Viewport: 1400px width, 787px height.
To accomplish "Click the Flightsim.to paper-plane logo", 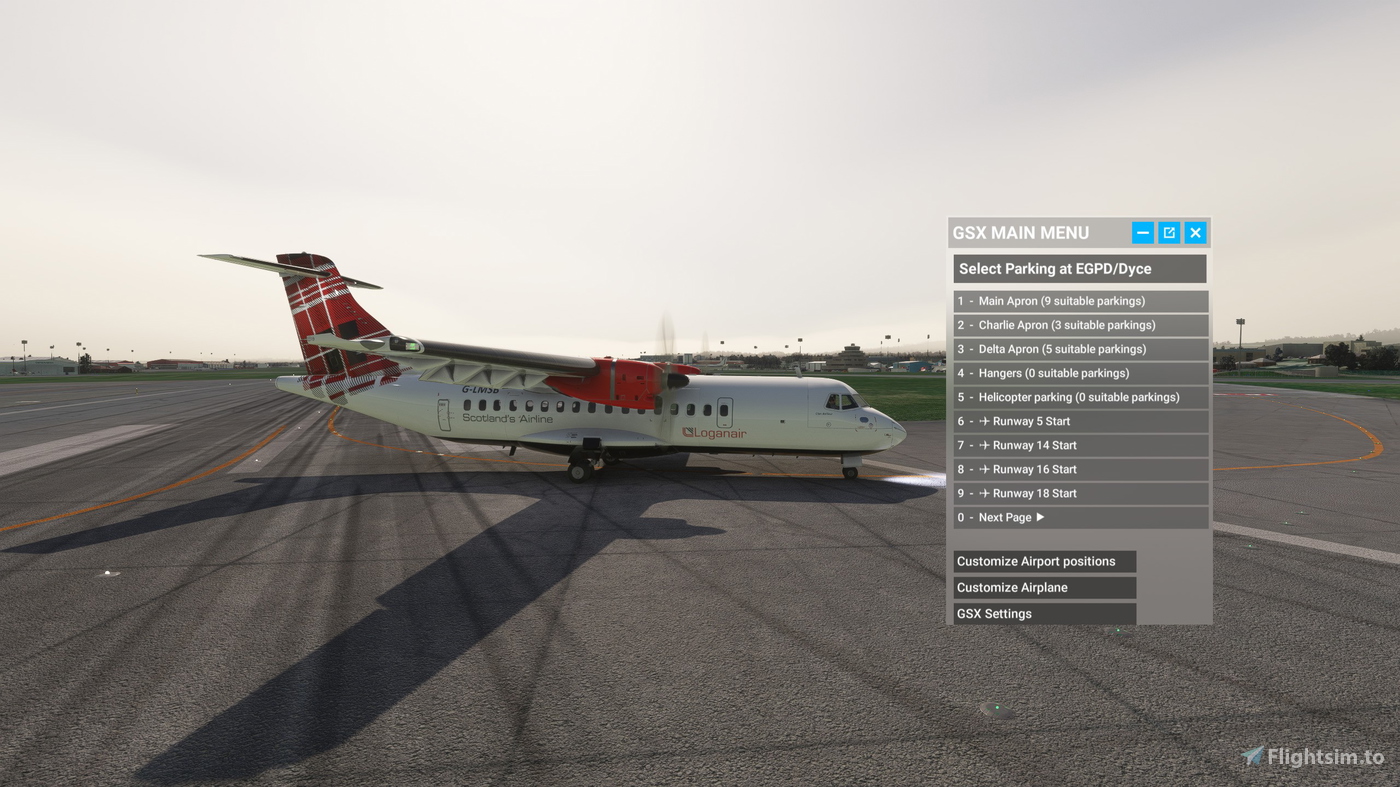I will tap(1252, 758).
